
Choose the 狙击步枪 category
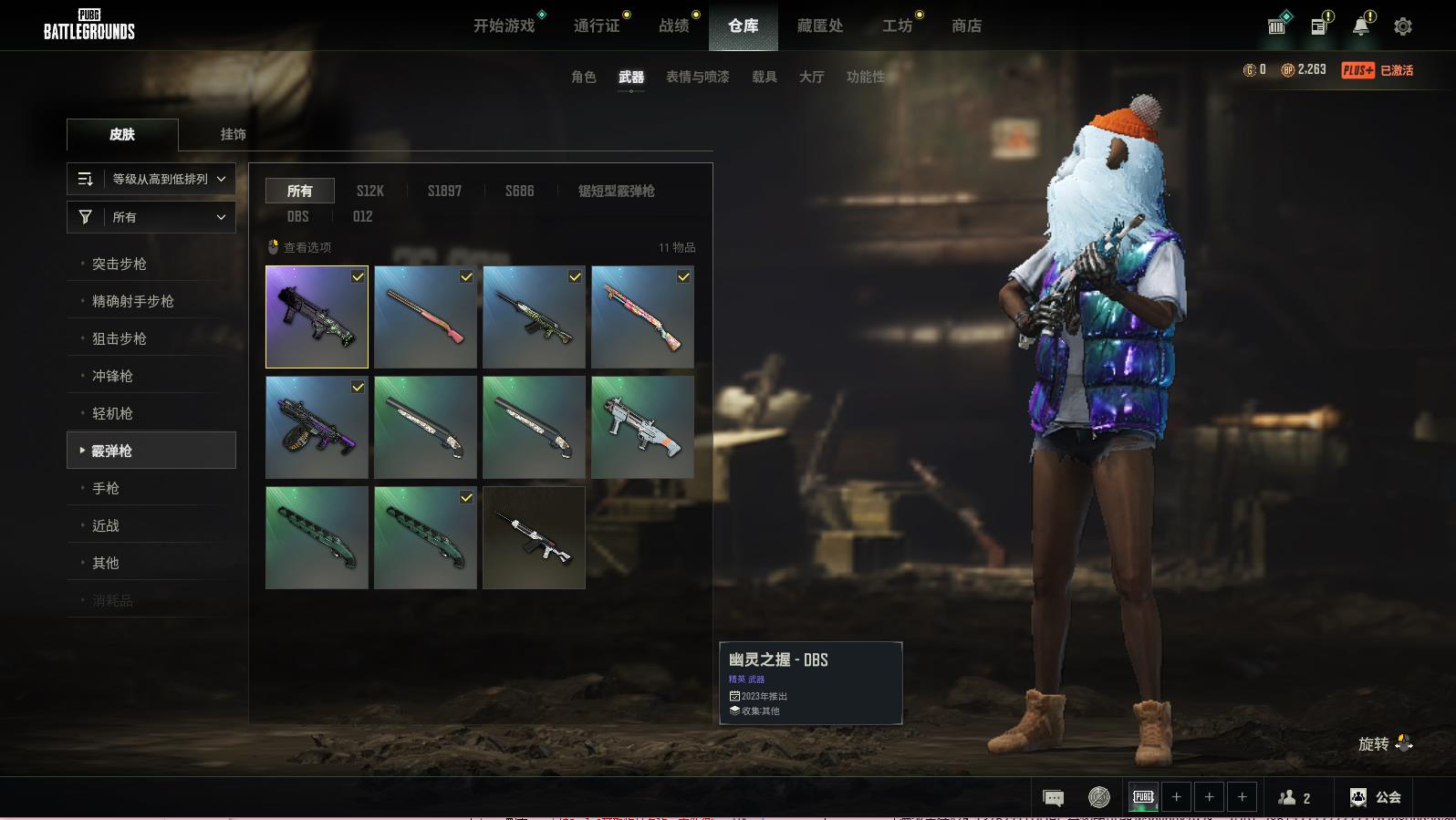120,338
